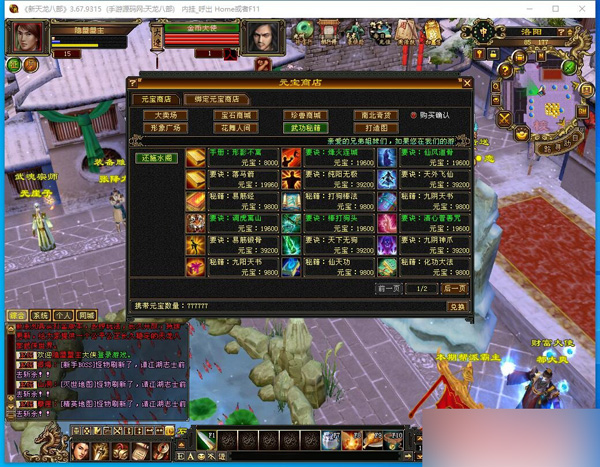
Task: Select the 还施水阁 subcategory
Action: pos(156,158)
